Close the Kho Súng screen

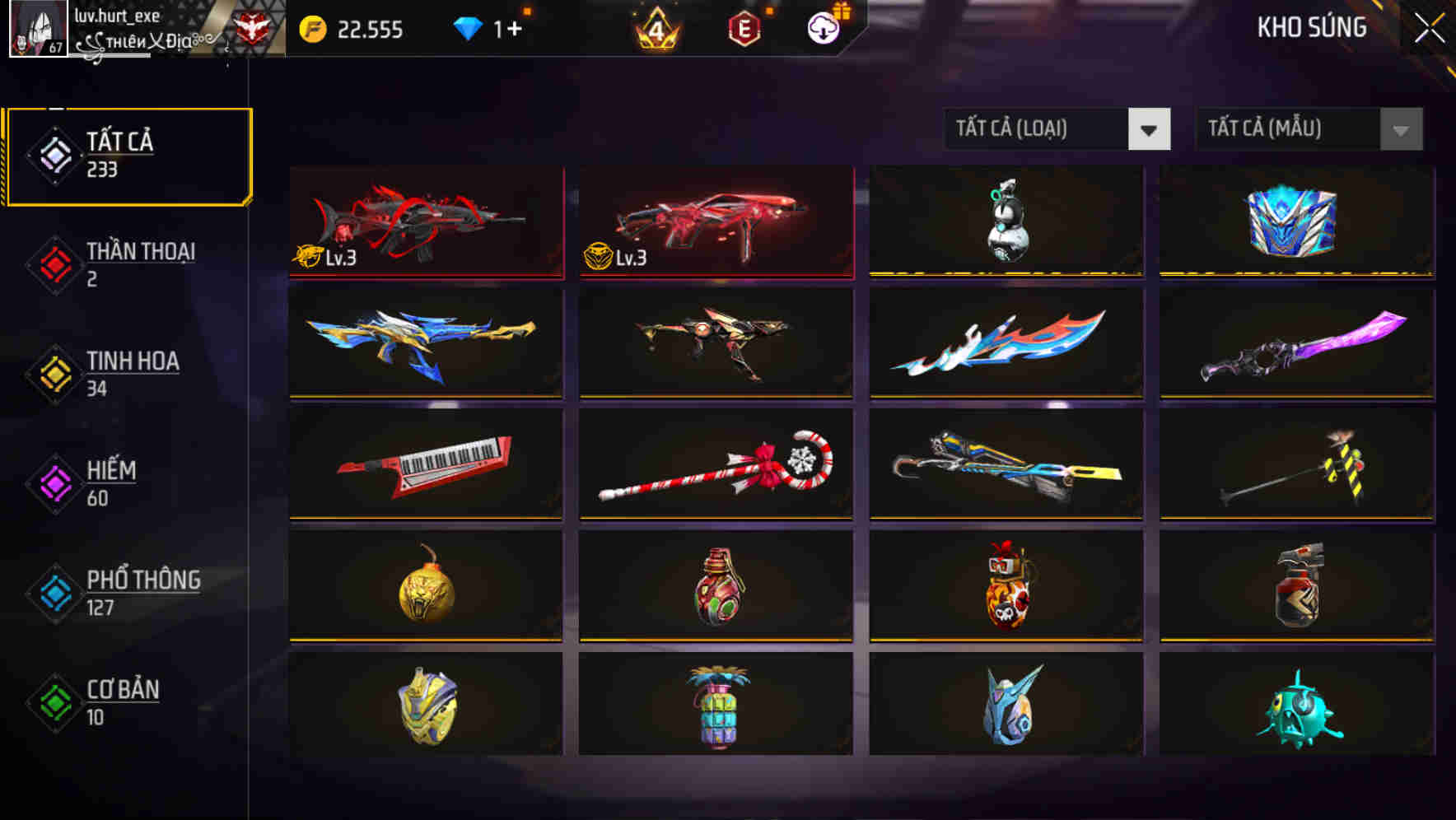1430,27
